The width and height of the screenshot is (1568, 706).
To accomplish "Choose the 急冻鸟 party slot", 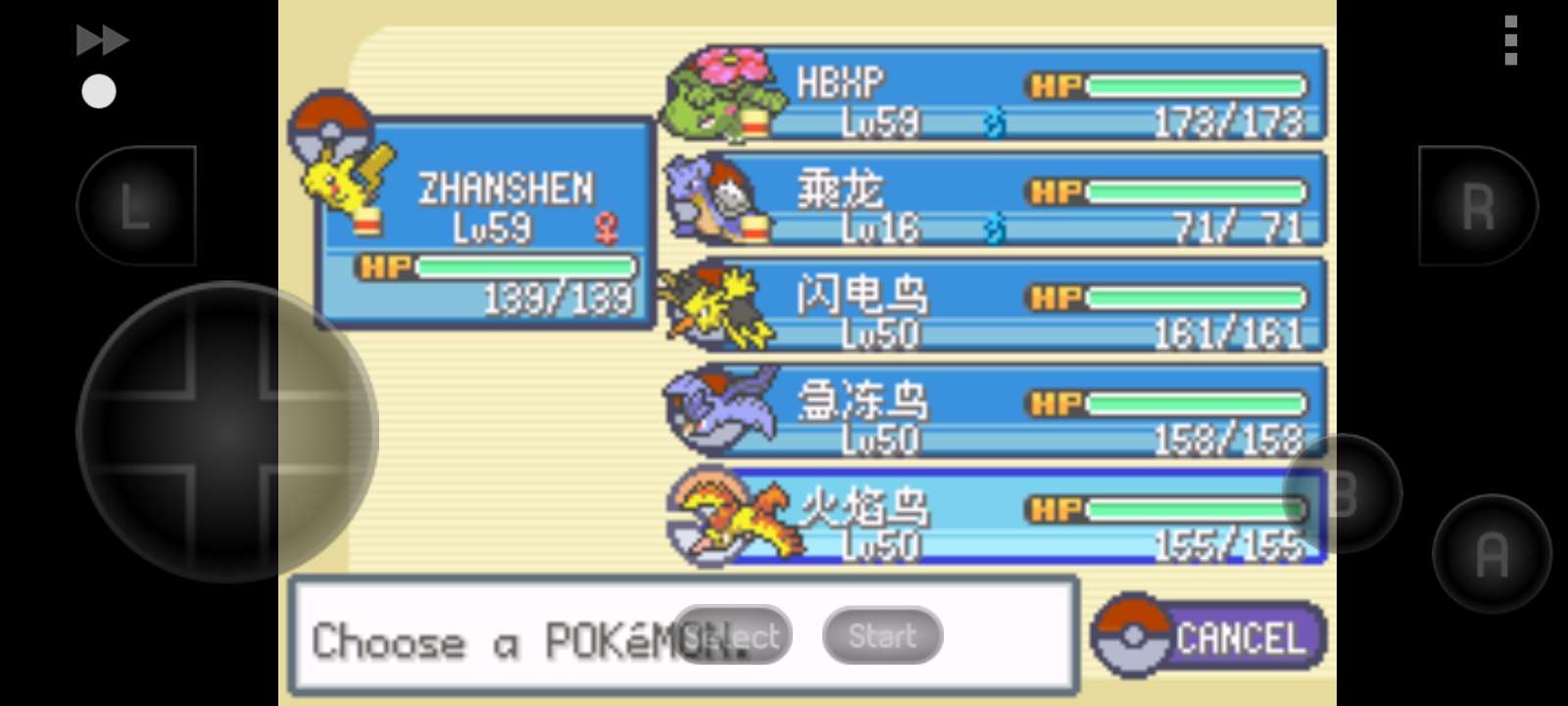I will click(x=995, y=412).
